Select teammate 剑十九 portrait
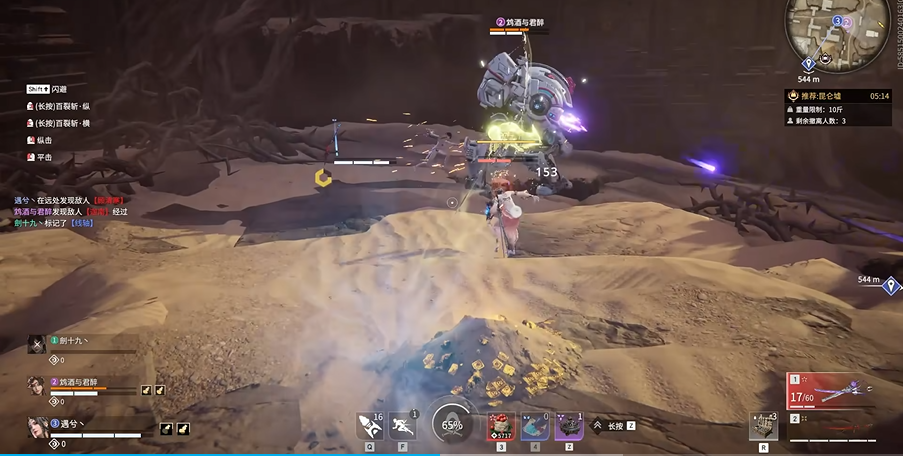The height and width of the screenshot is (456, 903). pos(36,345)
